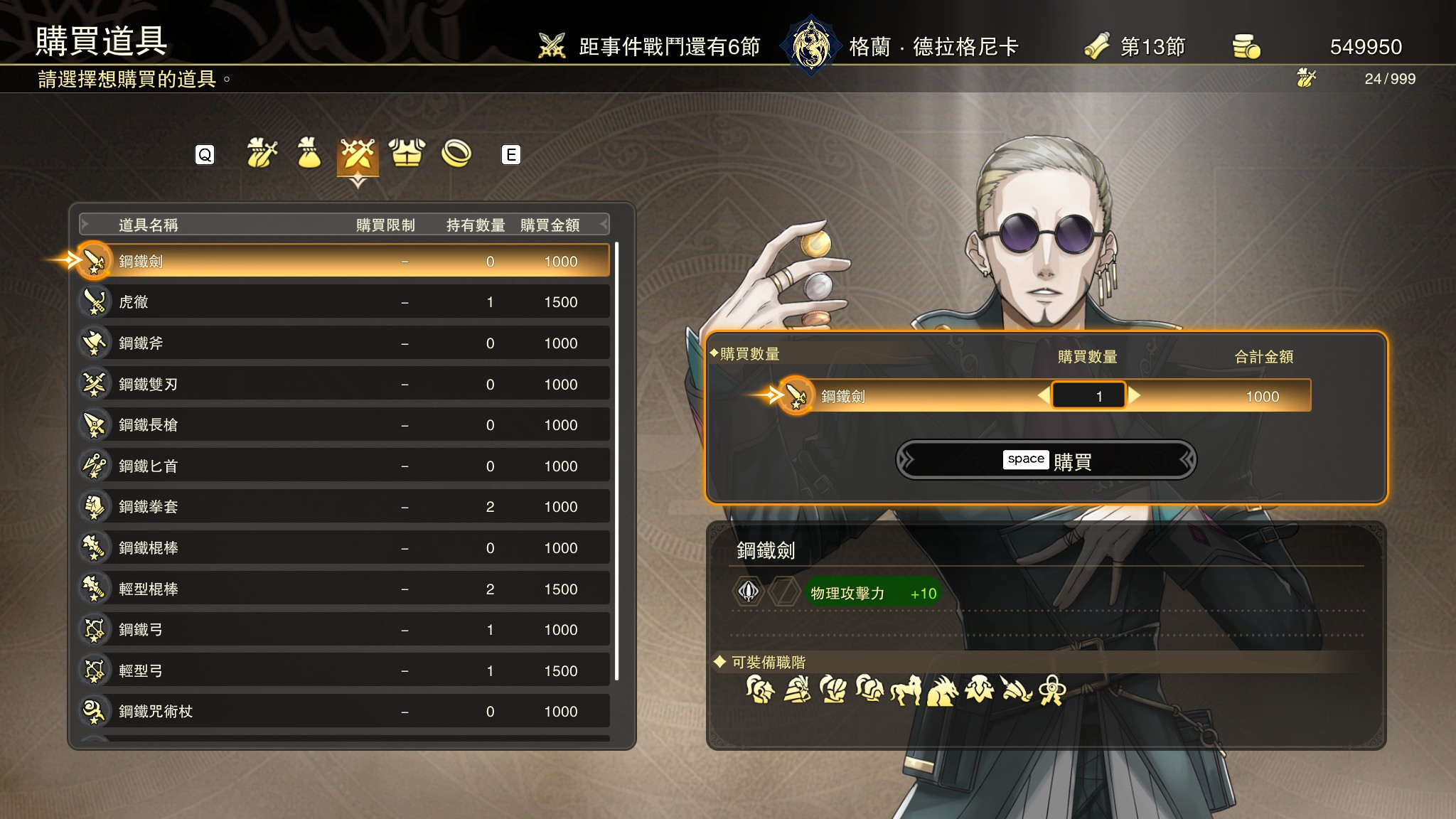Decrease purchase quantity with left arrow
Image resolution: width=1456 pixels, height=819 pixels.
[1043, 395]
